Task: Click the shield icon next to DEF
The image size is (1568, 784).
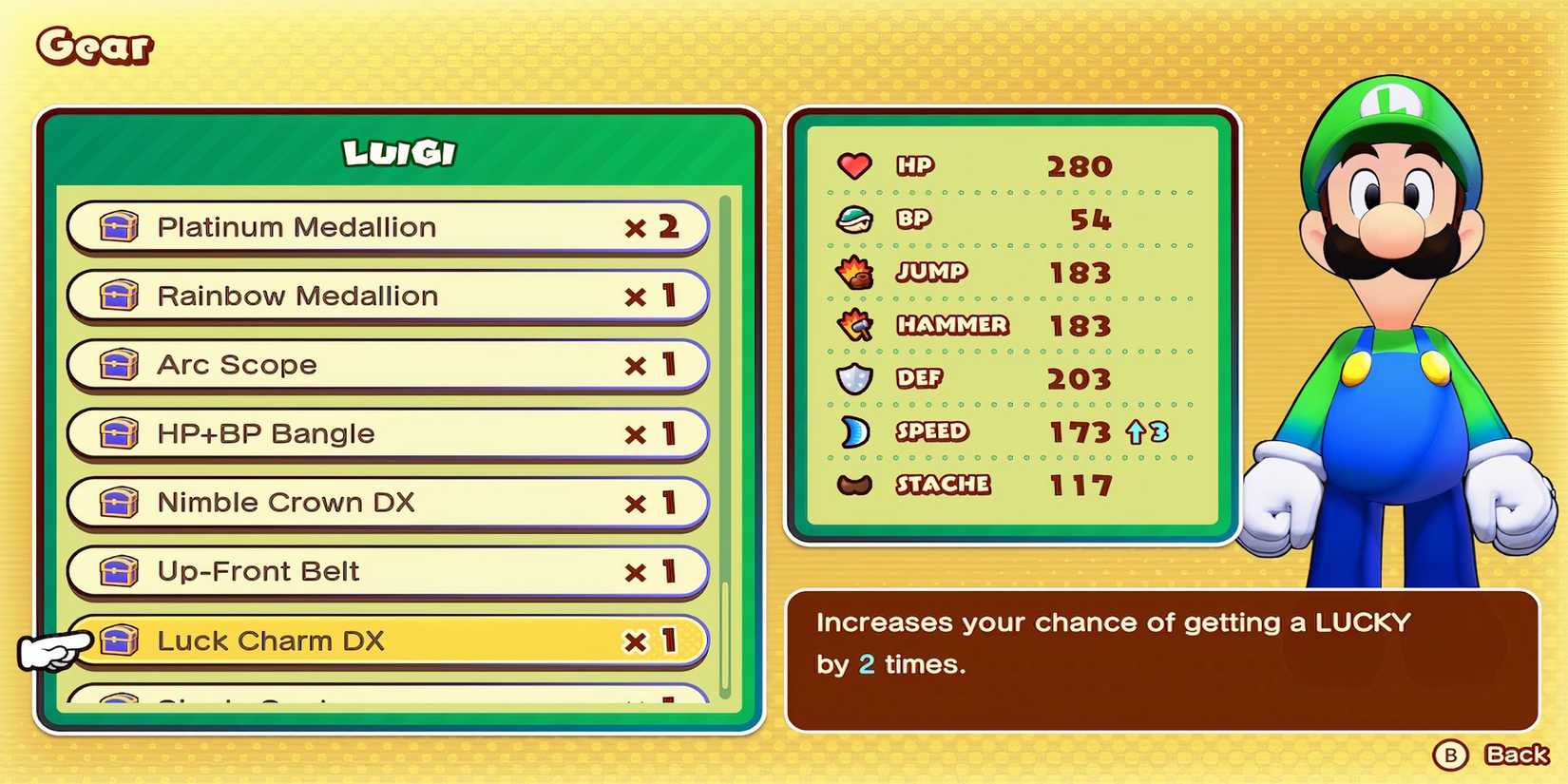Action: (854, 378)
